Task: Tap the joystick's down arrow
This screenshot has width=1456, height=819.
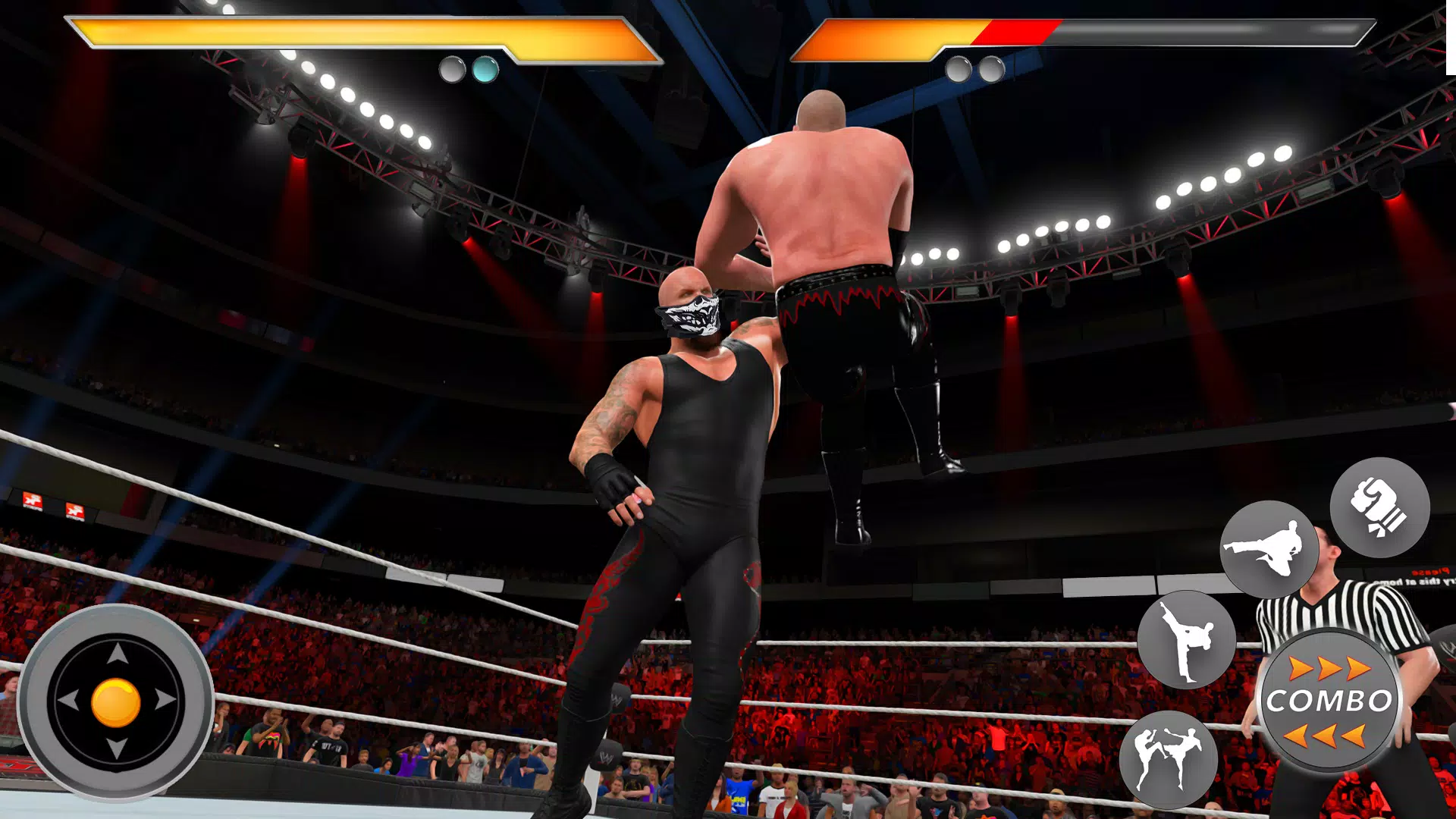Action: (117, 749)
